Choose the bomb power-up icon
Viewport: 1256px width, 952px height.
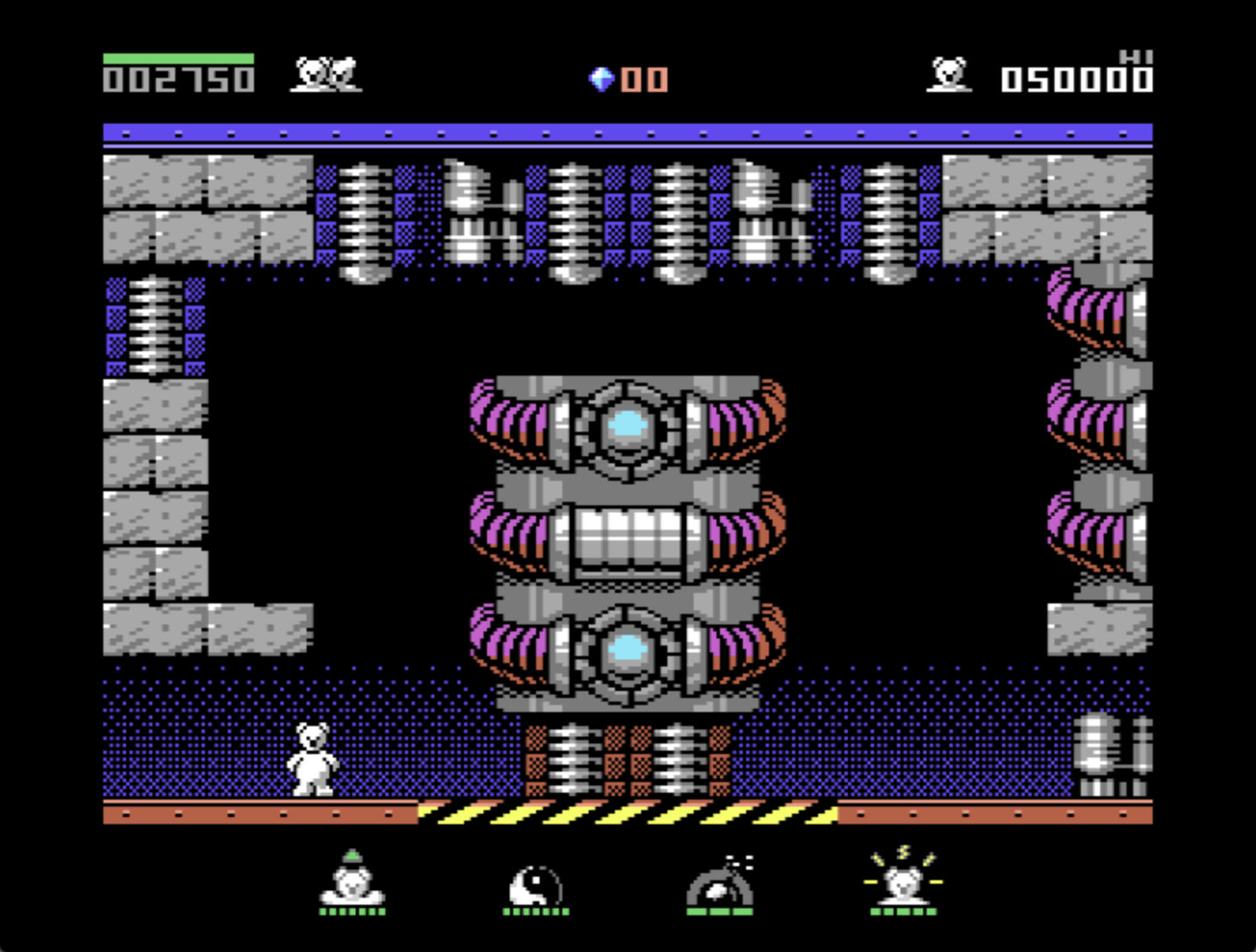pyautogui.click(x=720, y=885)
